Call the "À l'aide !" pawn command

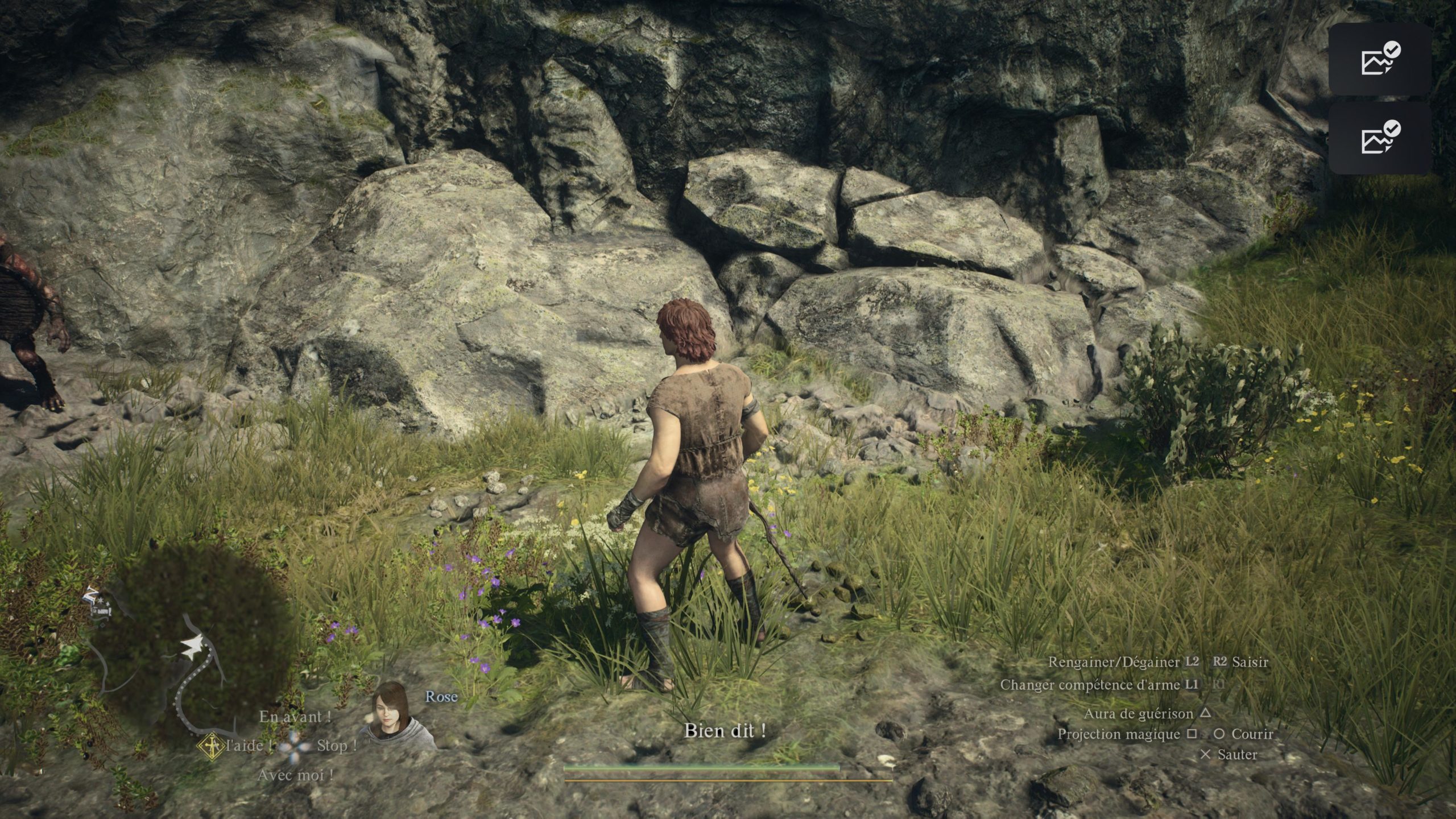coord(247,746)
